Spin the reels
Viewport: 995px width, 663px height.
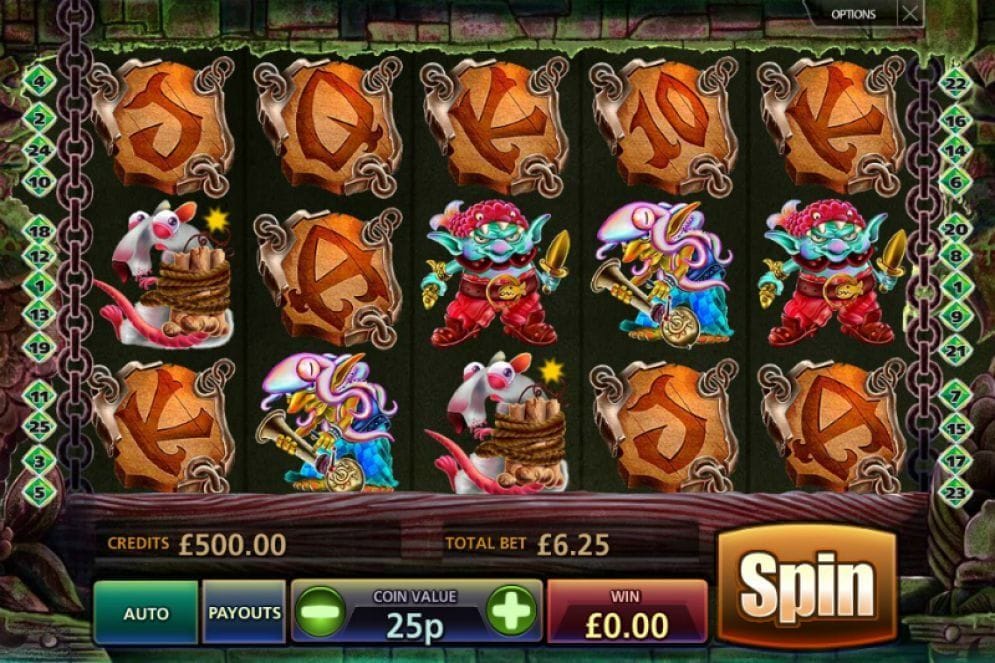point(807,585)
